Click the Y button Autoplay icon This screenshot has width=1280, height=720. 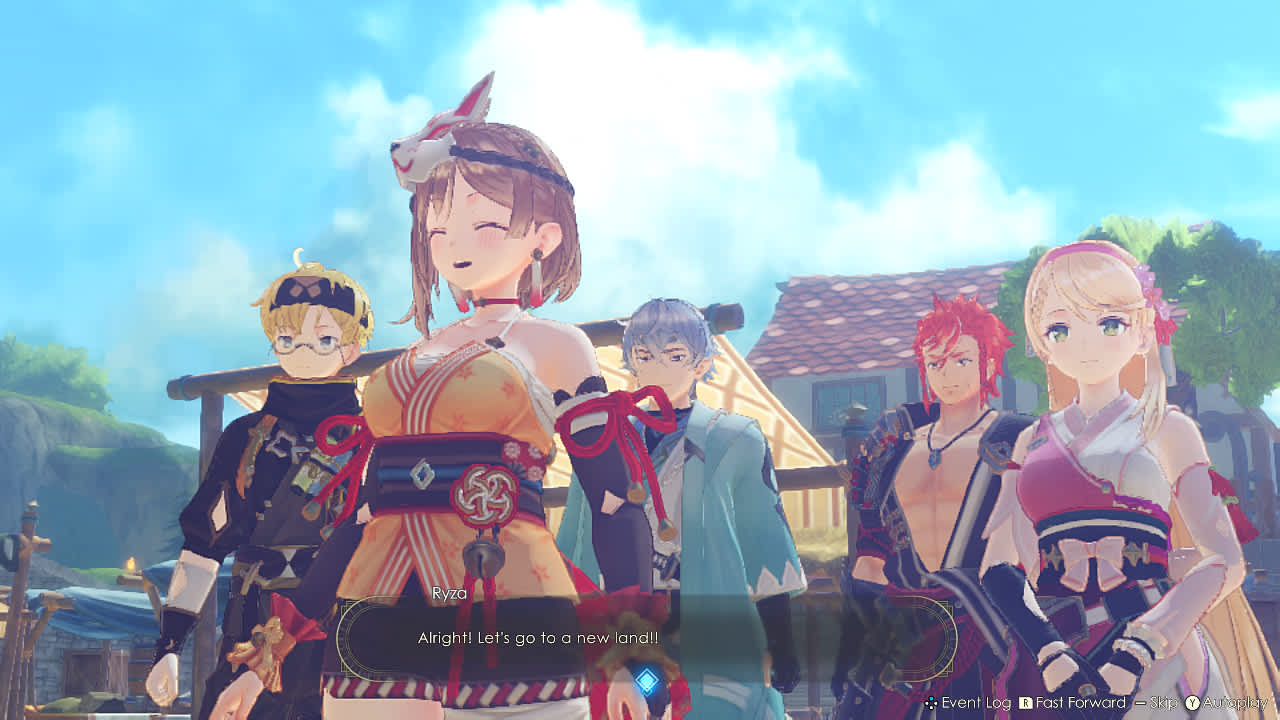(1192, 702)
